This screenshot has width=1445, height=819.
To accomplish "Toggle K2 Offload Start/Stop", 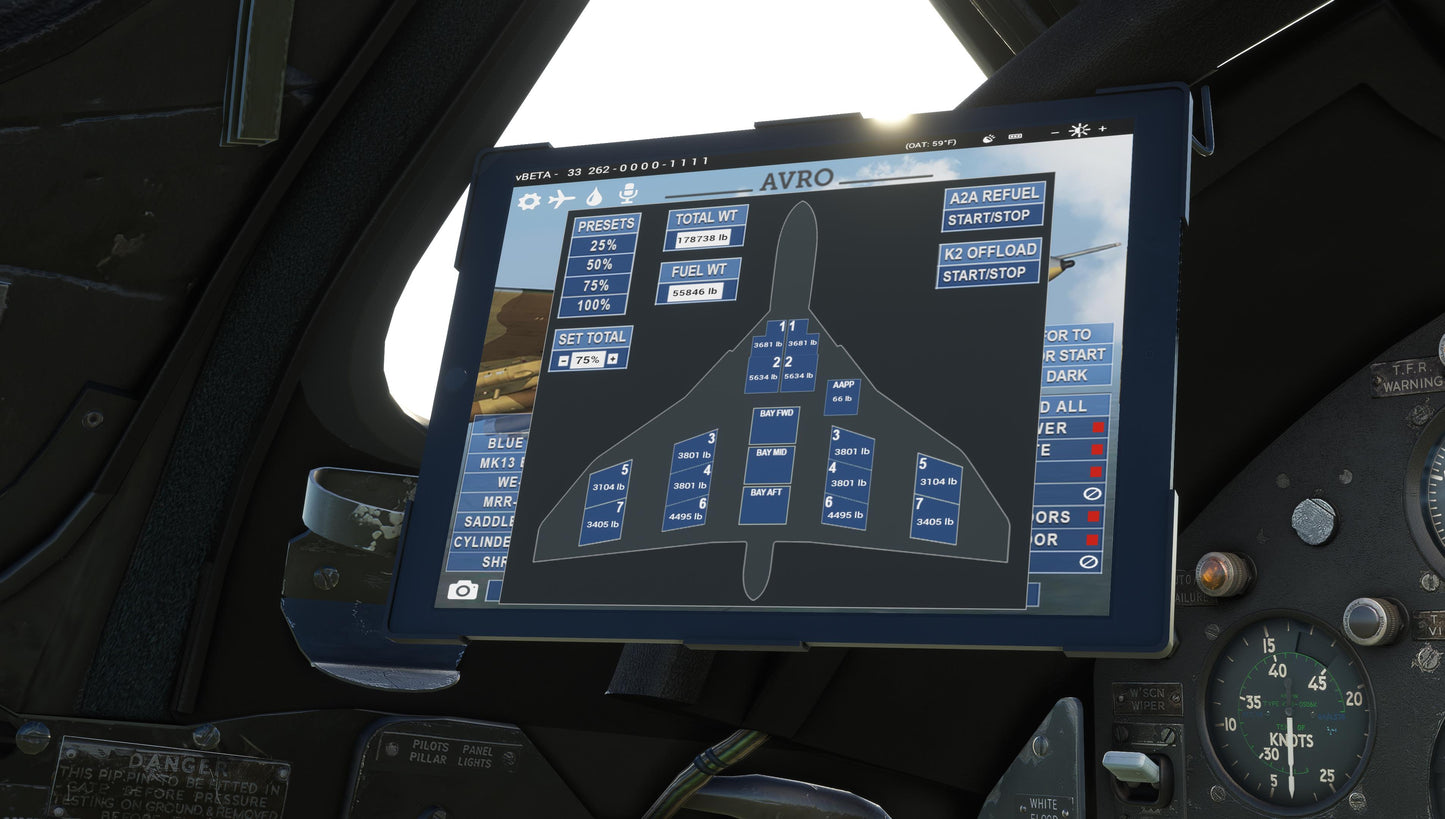I will [986, 273].
